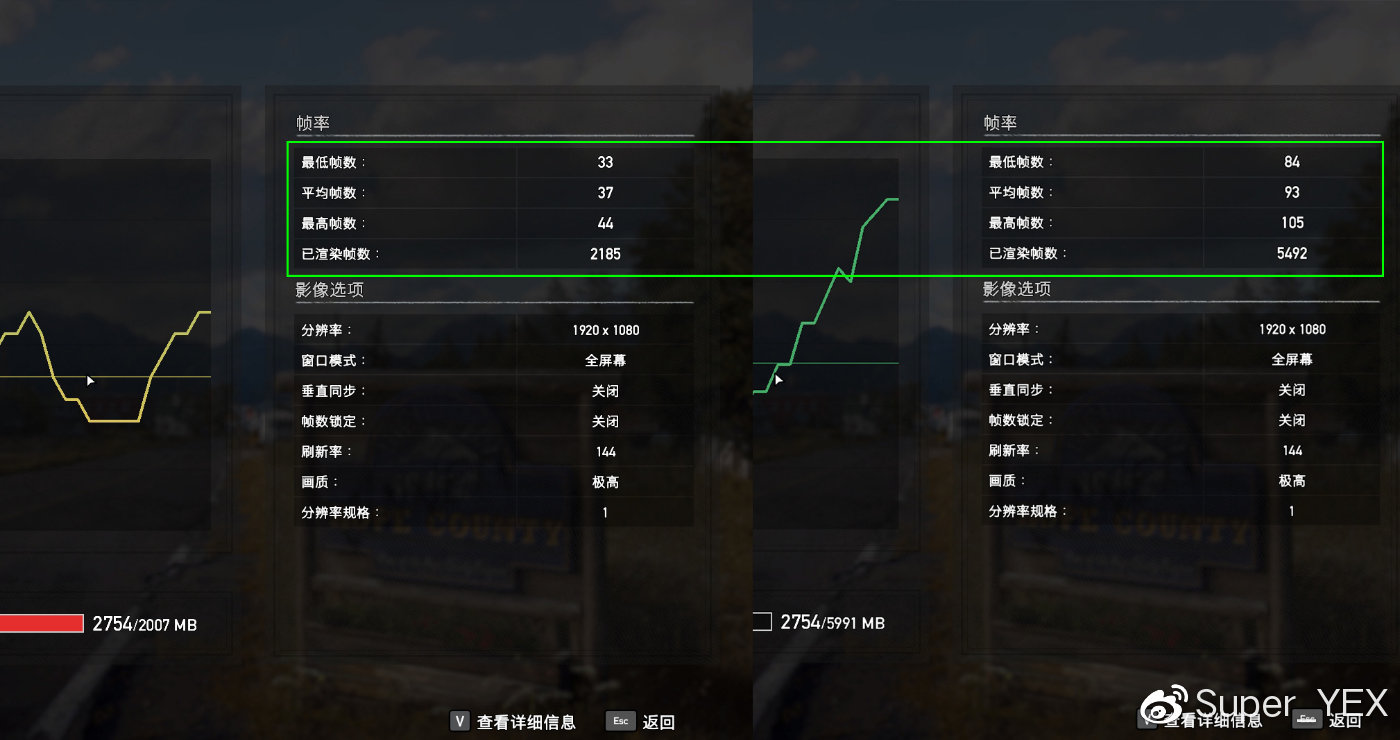1400x740 pixels.
Task: Click the Esc key icon on left panel
Action: coord(621,721)
